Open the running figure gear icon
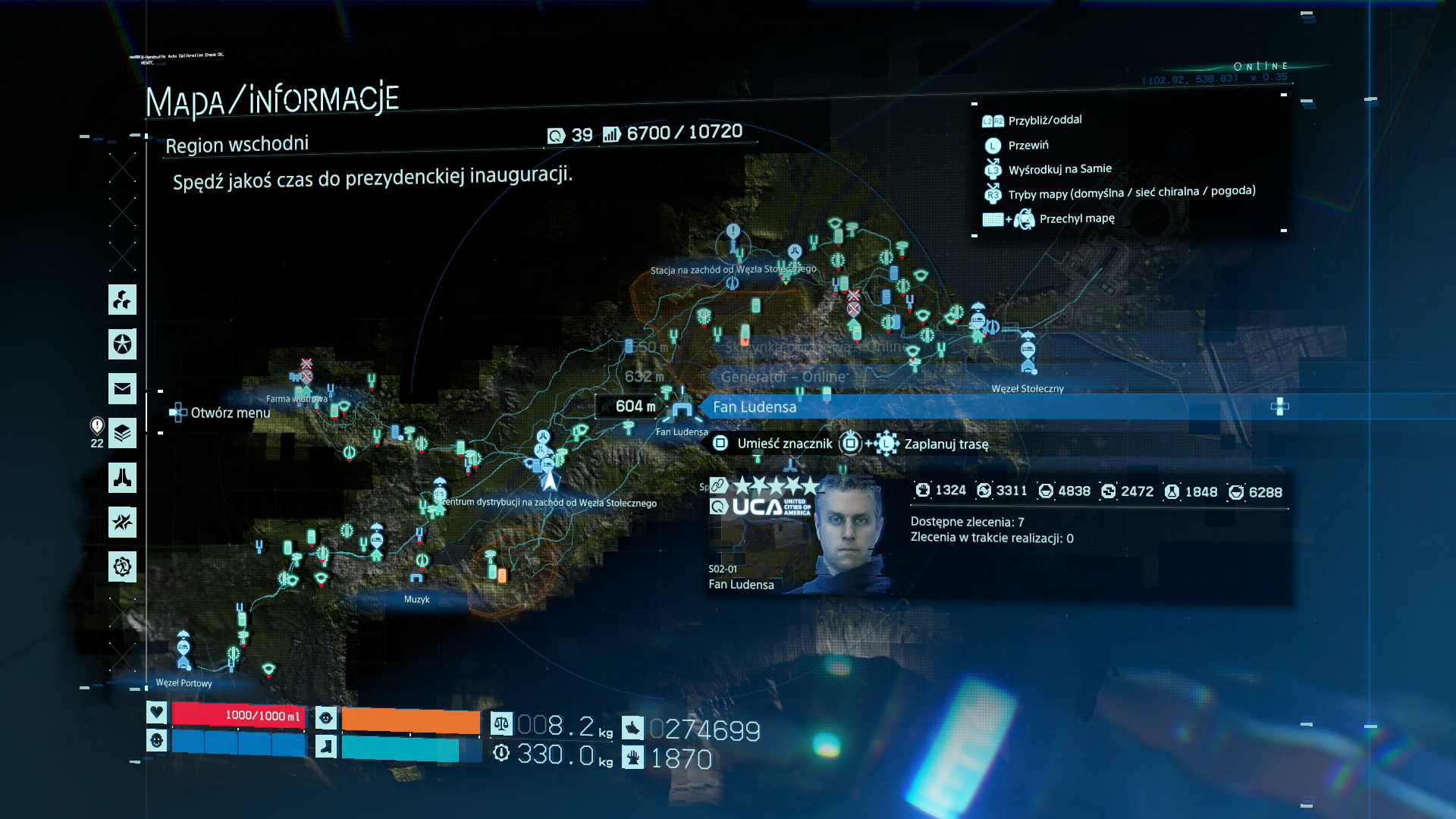 tap(122, 566)
